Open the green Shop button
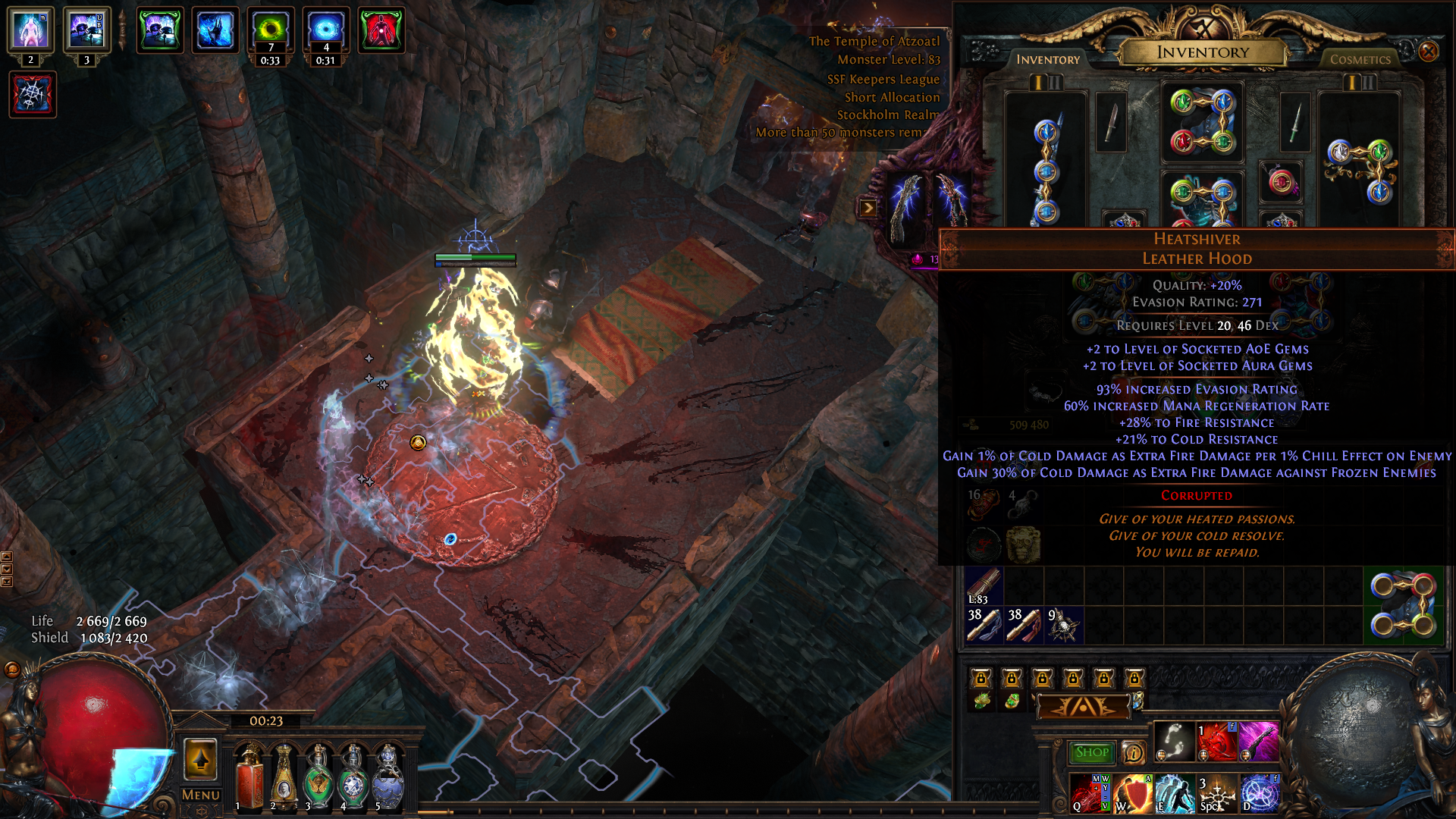The height and width of the screenshot is (819, 1456). (x=1091, y=752)
